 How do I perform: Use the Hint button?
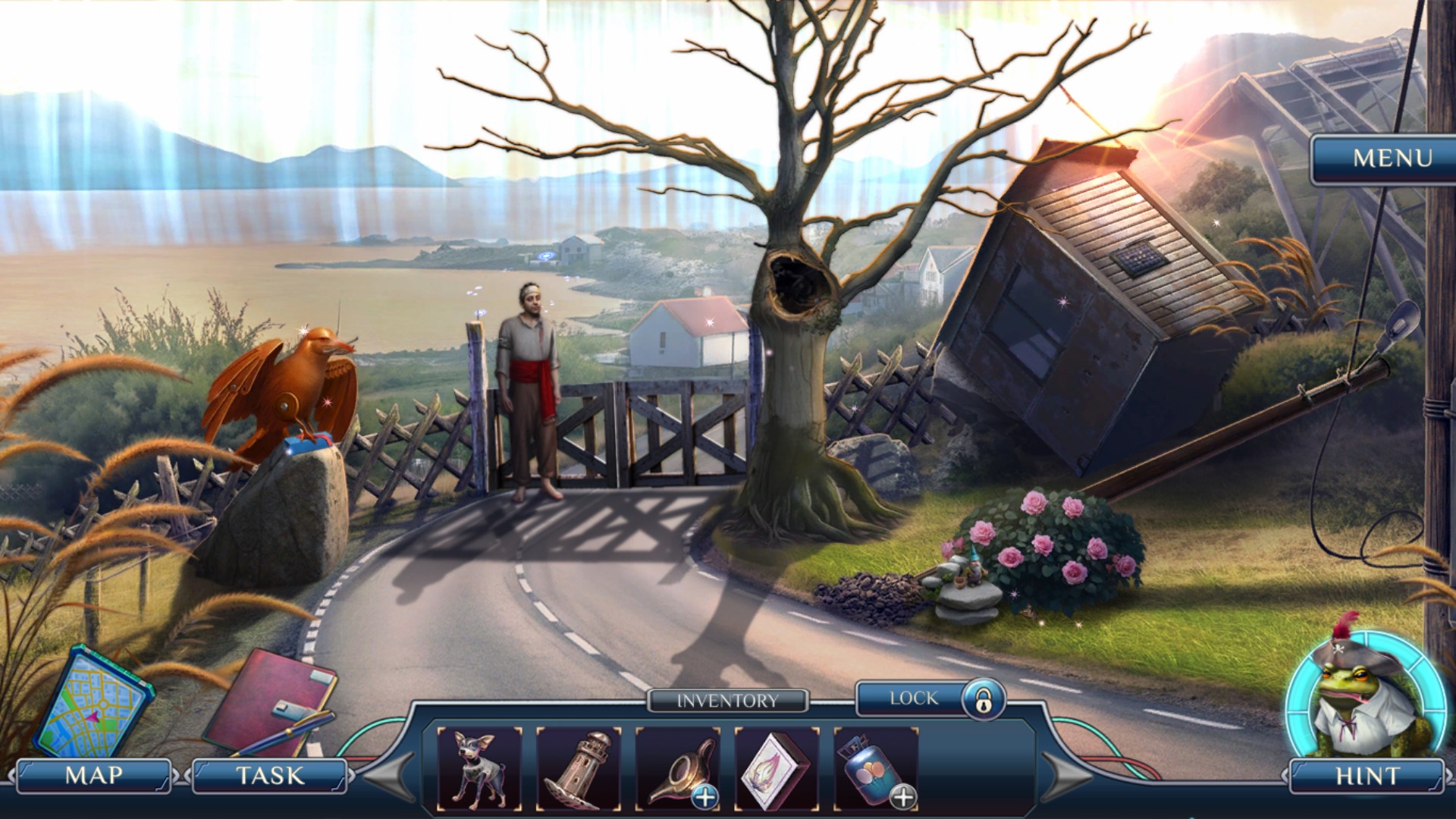[1367, 775]
